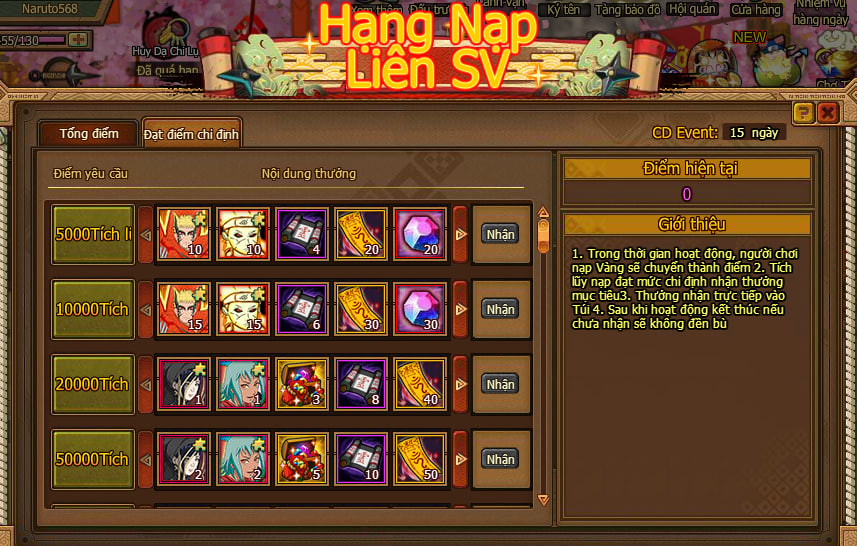Open the question mark help button
Image resolution: width=857 pixels, height=546 pixels.
[x=802, y=112]
